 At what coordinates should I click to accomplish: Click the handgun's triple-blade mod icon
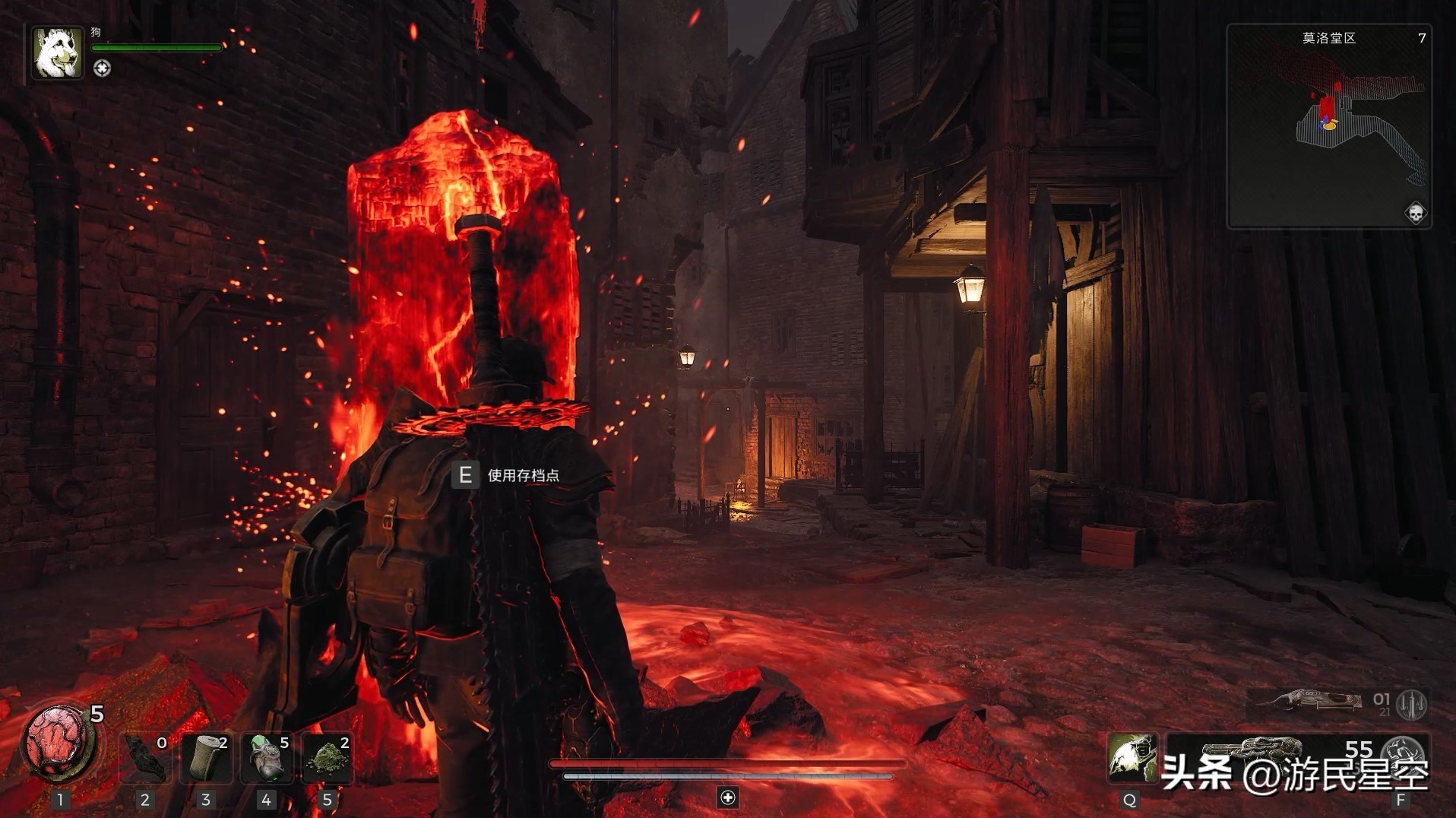pyautogui.click(x=1413, y=704)
